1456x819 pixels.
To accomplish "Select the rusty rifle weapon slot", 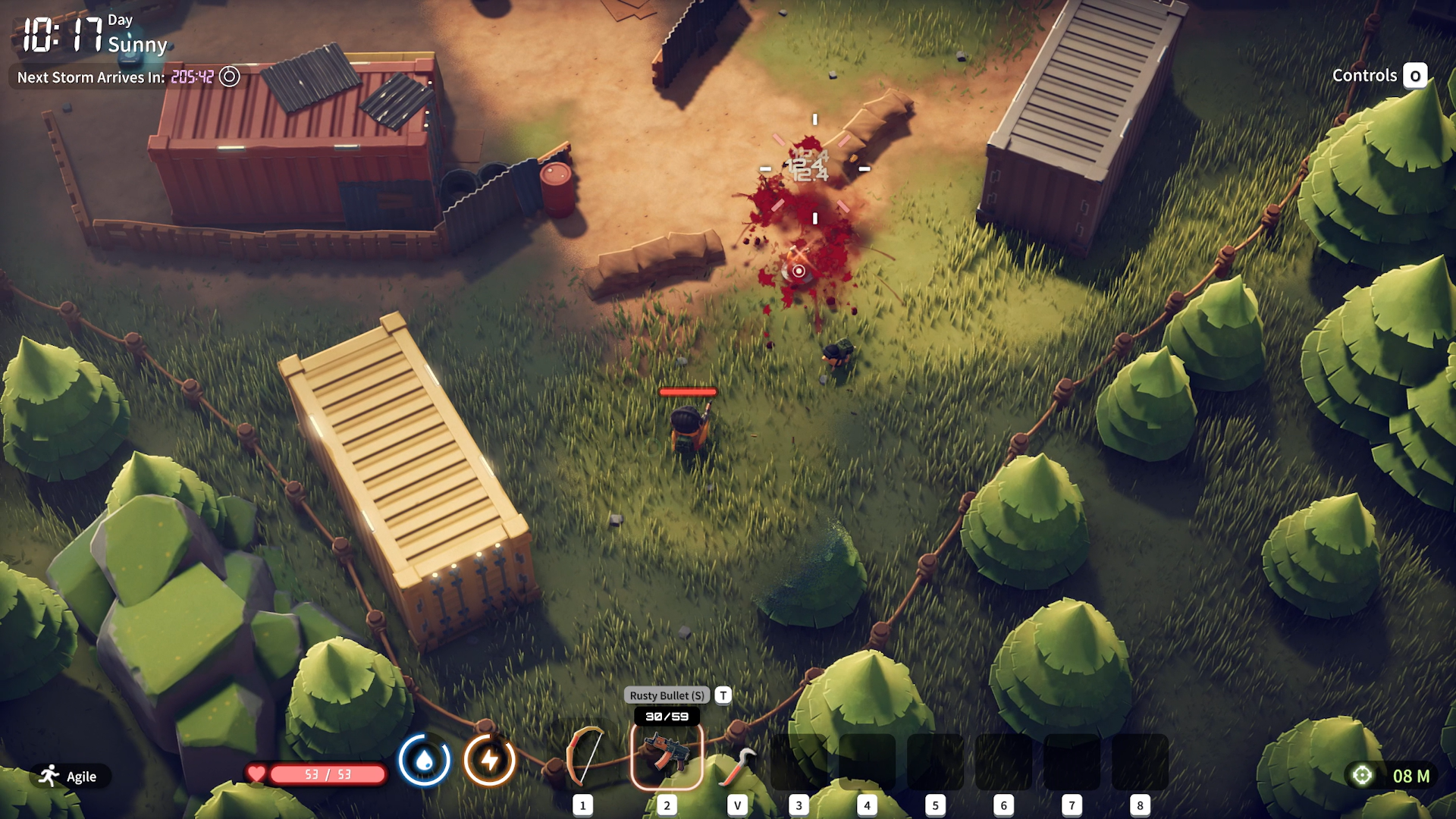I will point(667,755).
